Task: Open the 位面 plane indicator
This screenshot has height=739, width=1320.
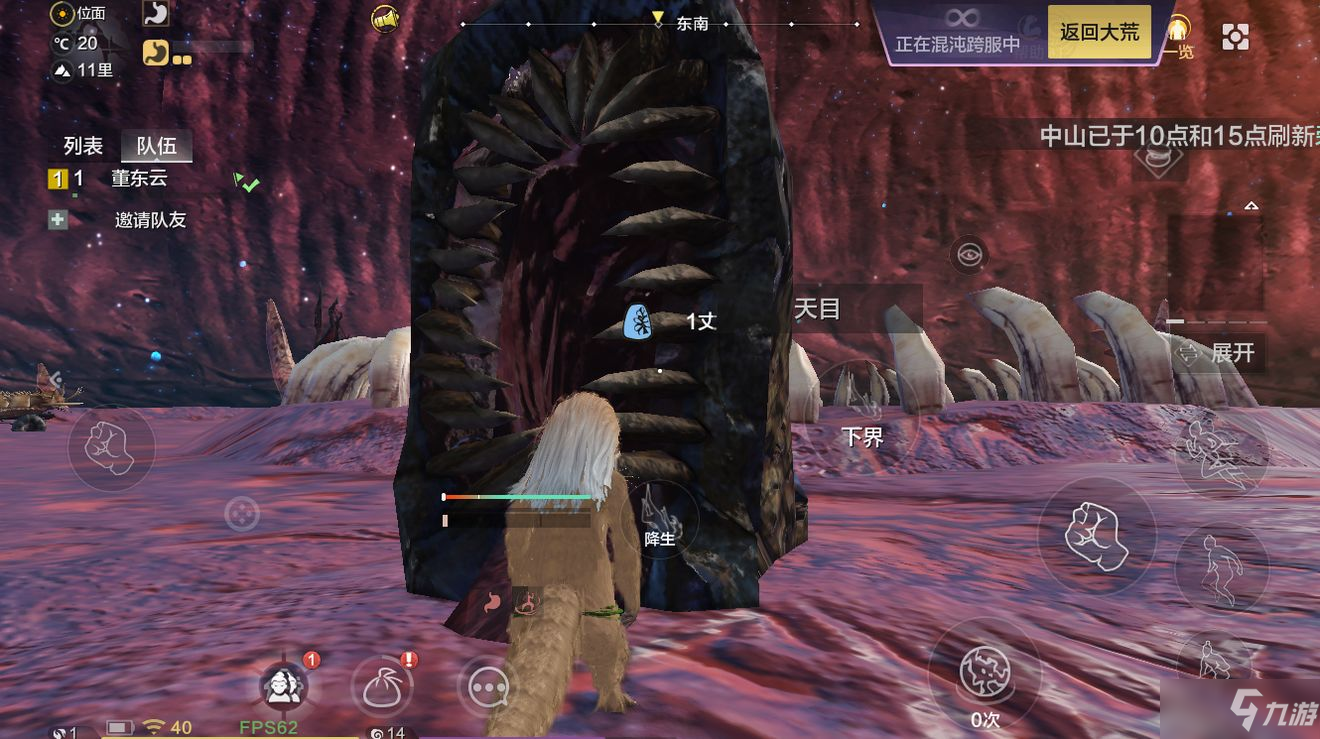Action: click(x=79, y=14)
